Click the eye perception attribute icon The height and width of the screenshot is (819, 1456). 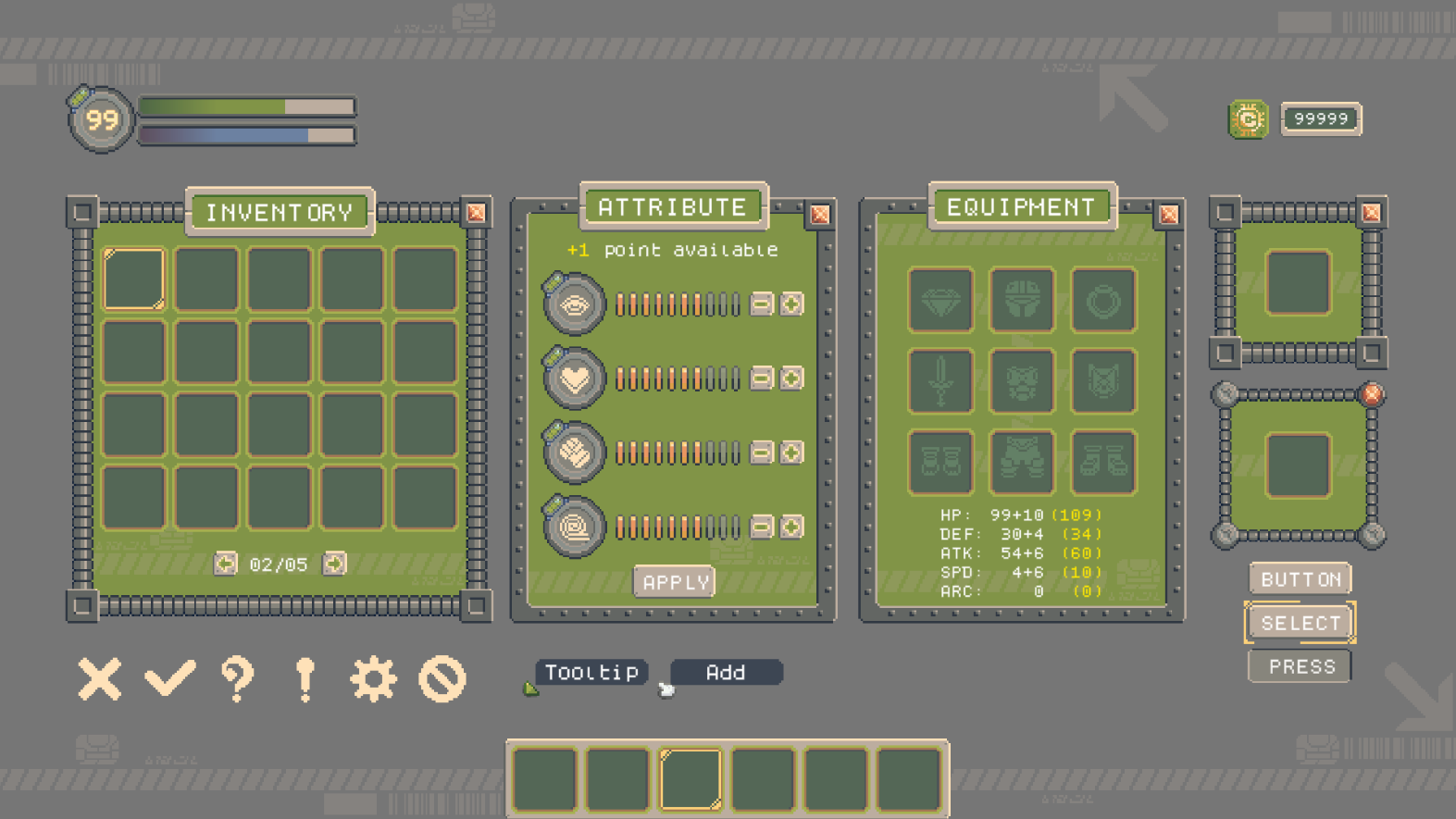(573, 304)
